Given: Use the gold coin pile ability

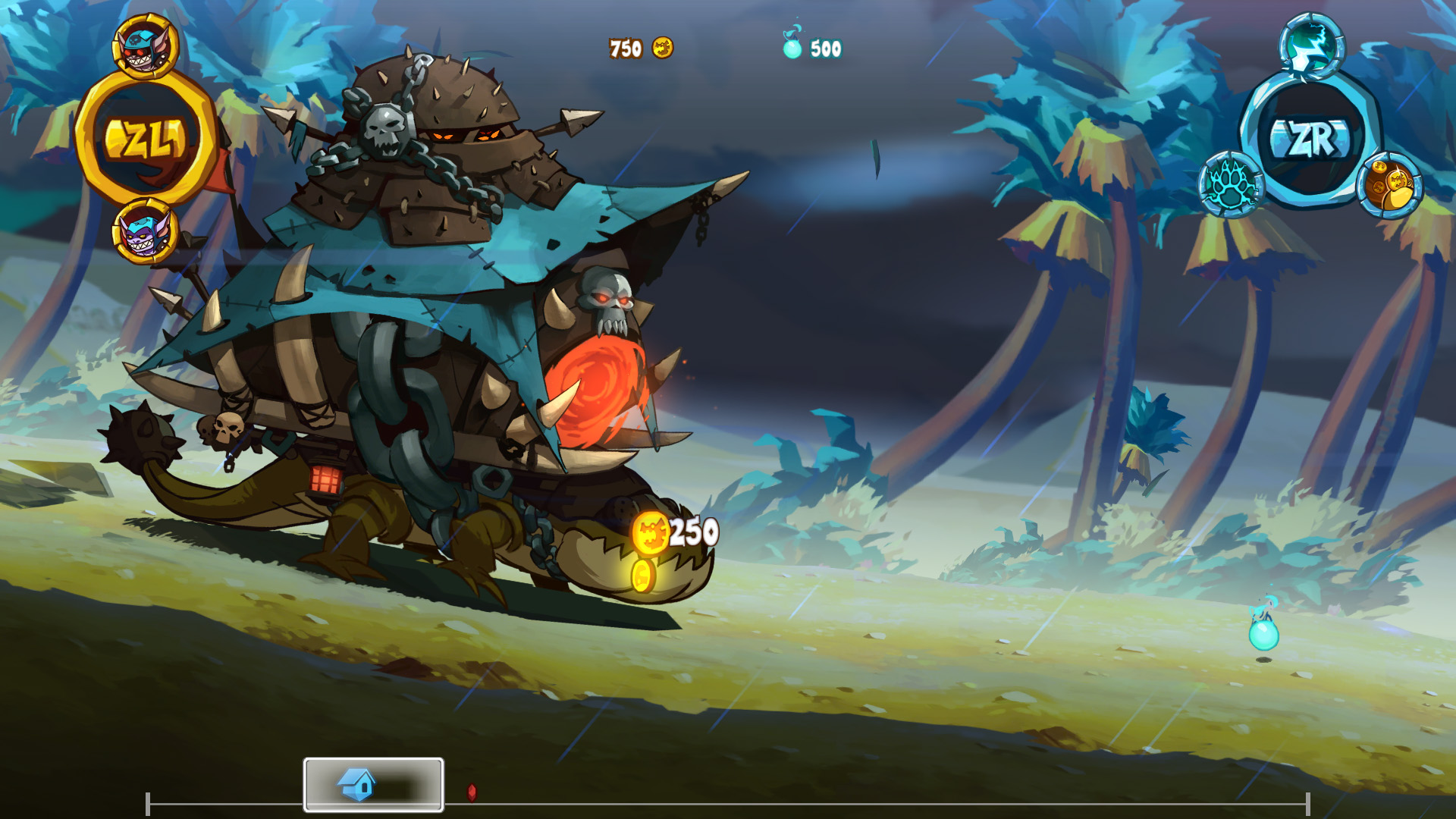Looking at the screenshot, I should (1389, 186).
